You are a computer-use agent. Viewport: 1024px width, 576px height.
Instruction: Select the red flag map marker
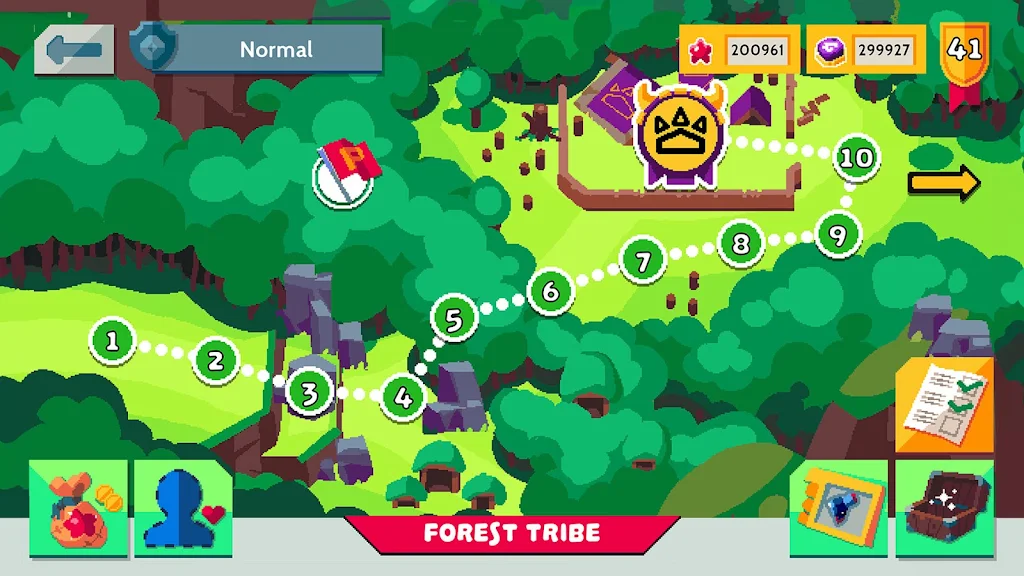pyautogui.click(x=345, y=172)
